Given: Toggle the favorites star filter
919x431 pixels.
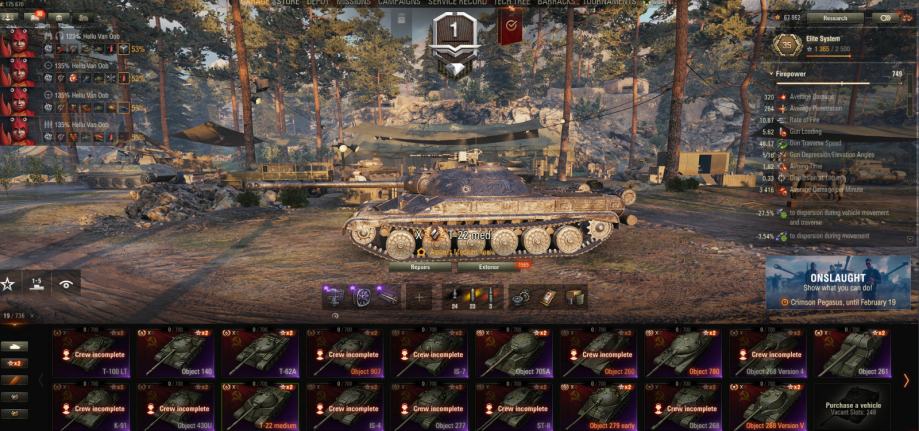Looking at the screenshot, I should pyautogui.click(x=8, y=284).
